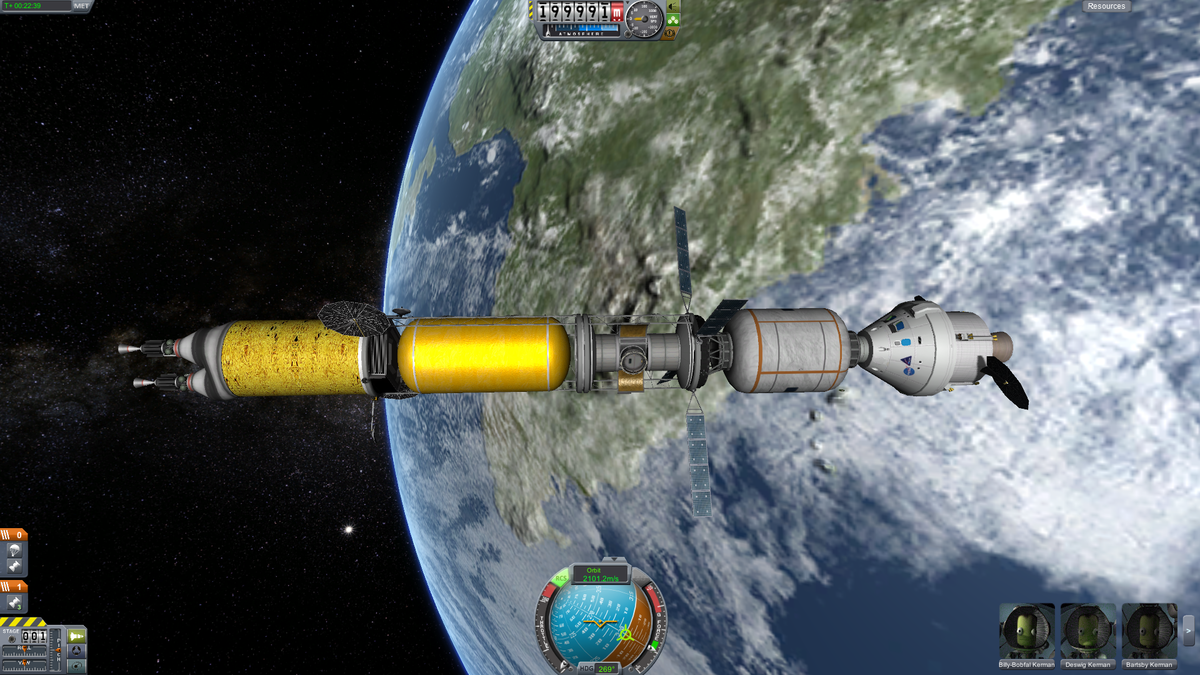Select the parachute icon in stage 0
1200x675 pixels.
click(15, 549)
